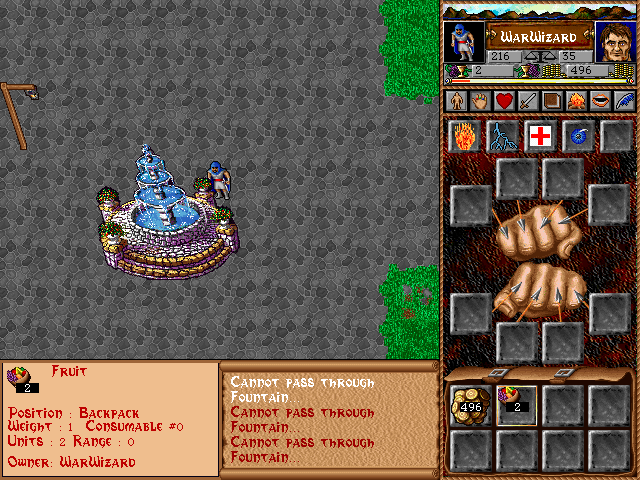The width and height of the screenshot is (640, 480).
Task: Select the hand with rings icon
Action: (x=479, y=101)
